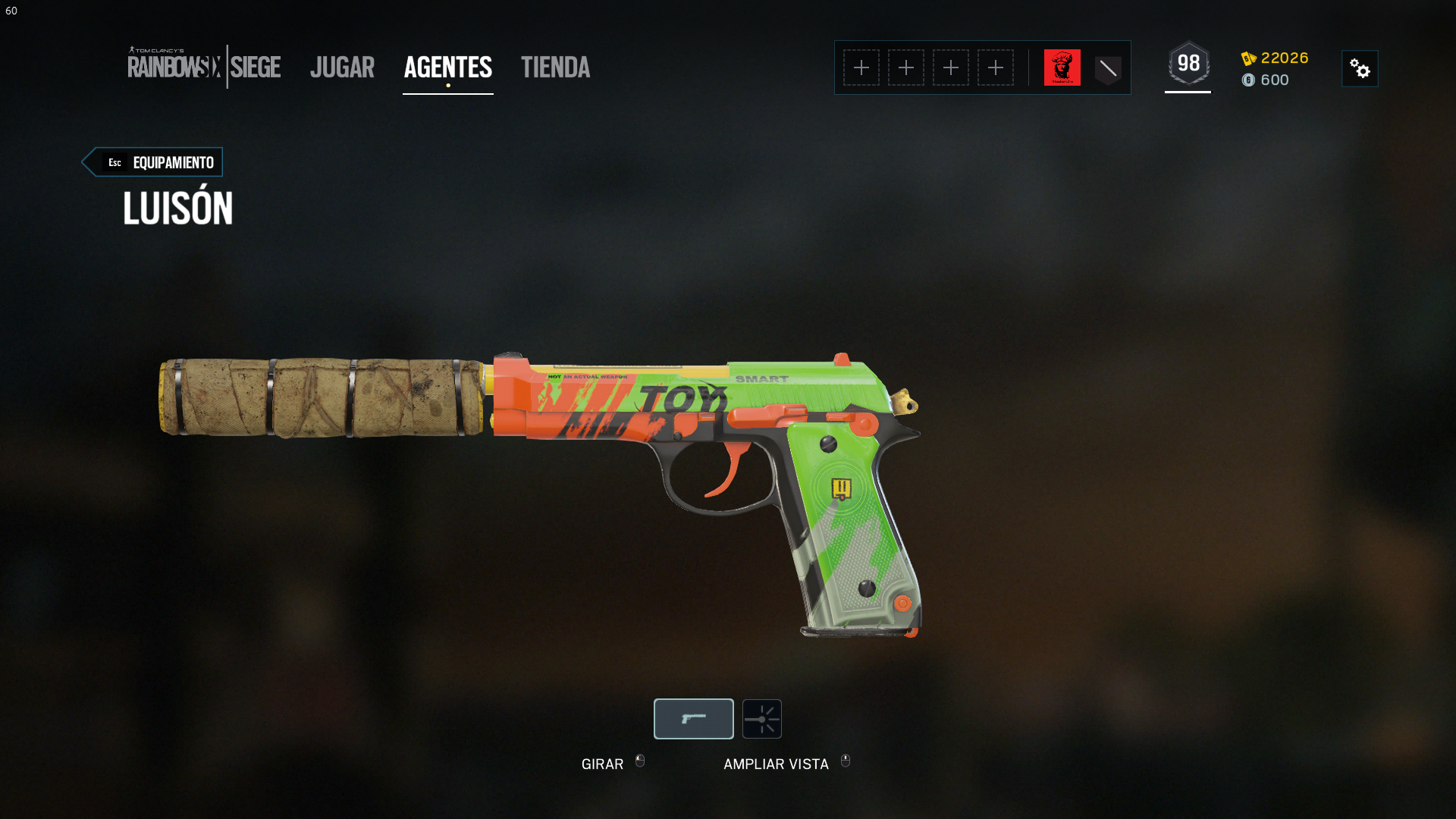Click the mouse icon beside GIRAR
1456x819 pixels.
(639, 763)
